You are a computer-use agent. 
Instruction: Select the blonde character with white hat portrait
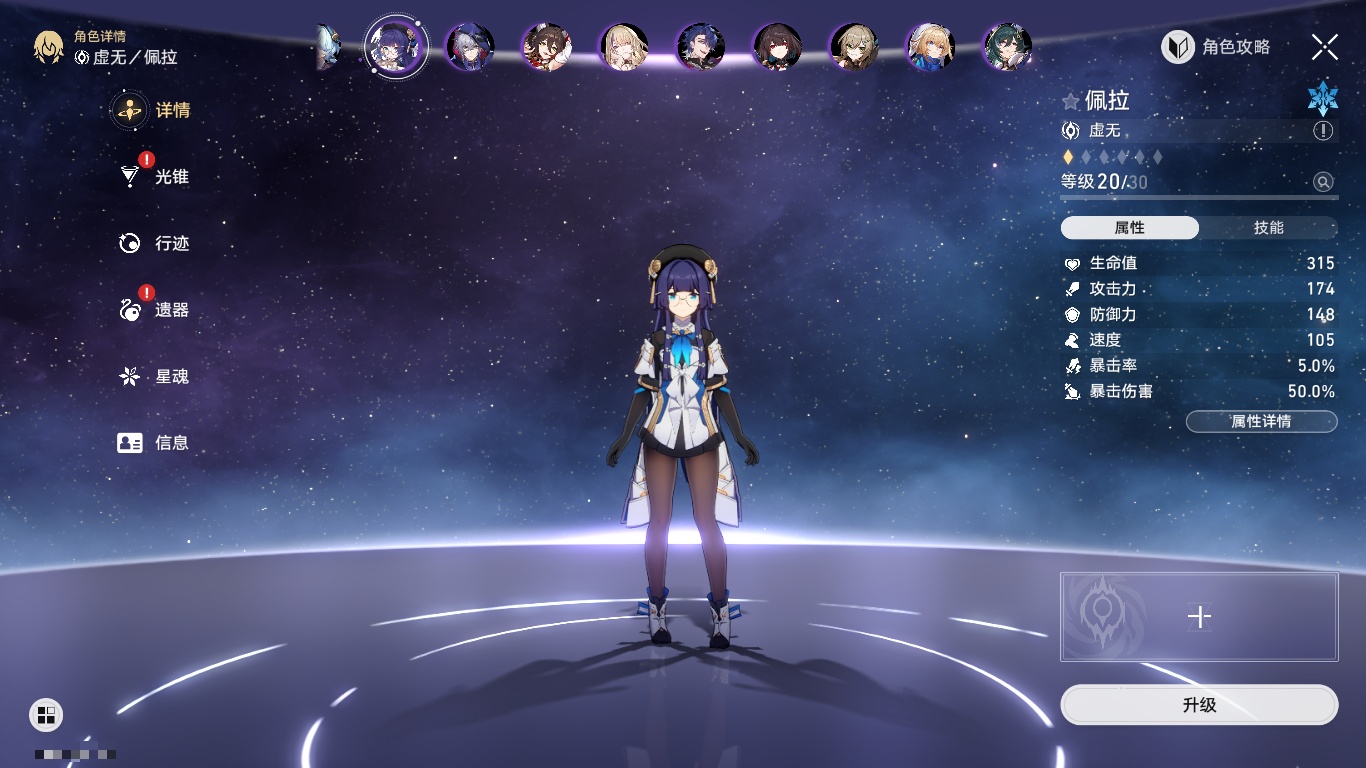(930, 47)
